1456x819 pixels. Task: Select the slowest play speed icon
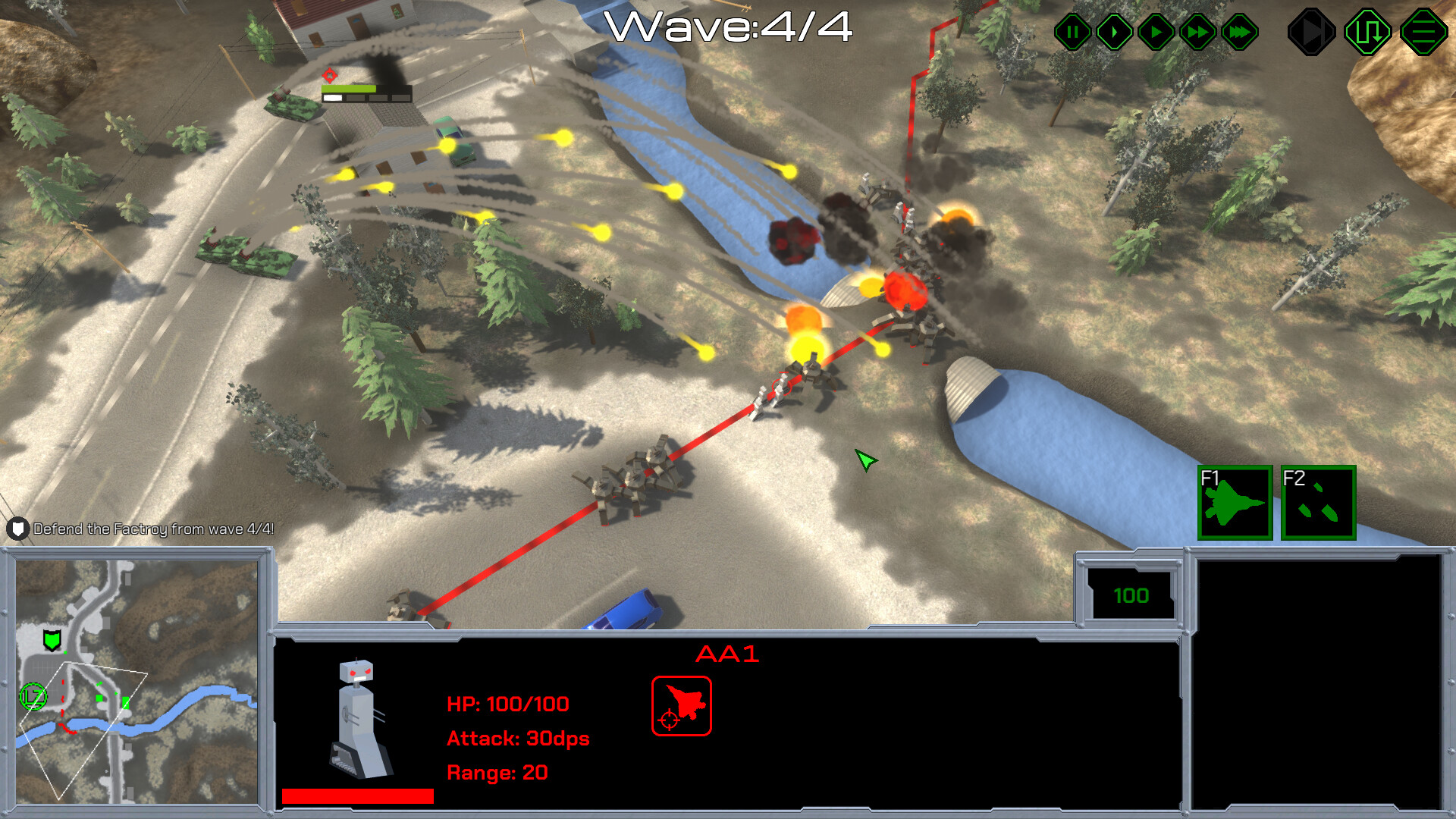1113,31
